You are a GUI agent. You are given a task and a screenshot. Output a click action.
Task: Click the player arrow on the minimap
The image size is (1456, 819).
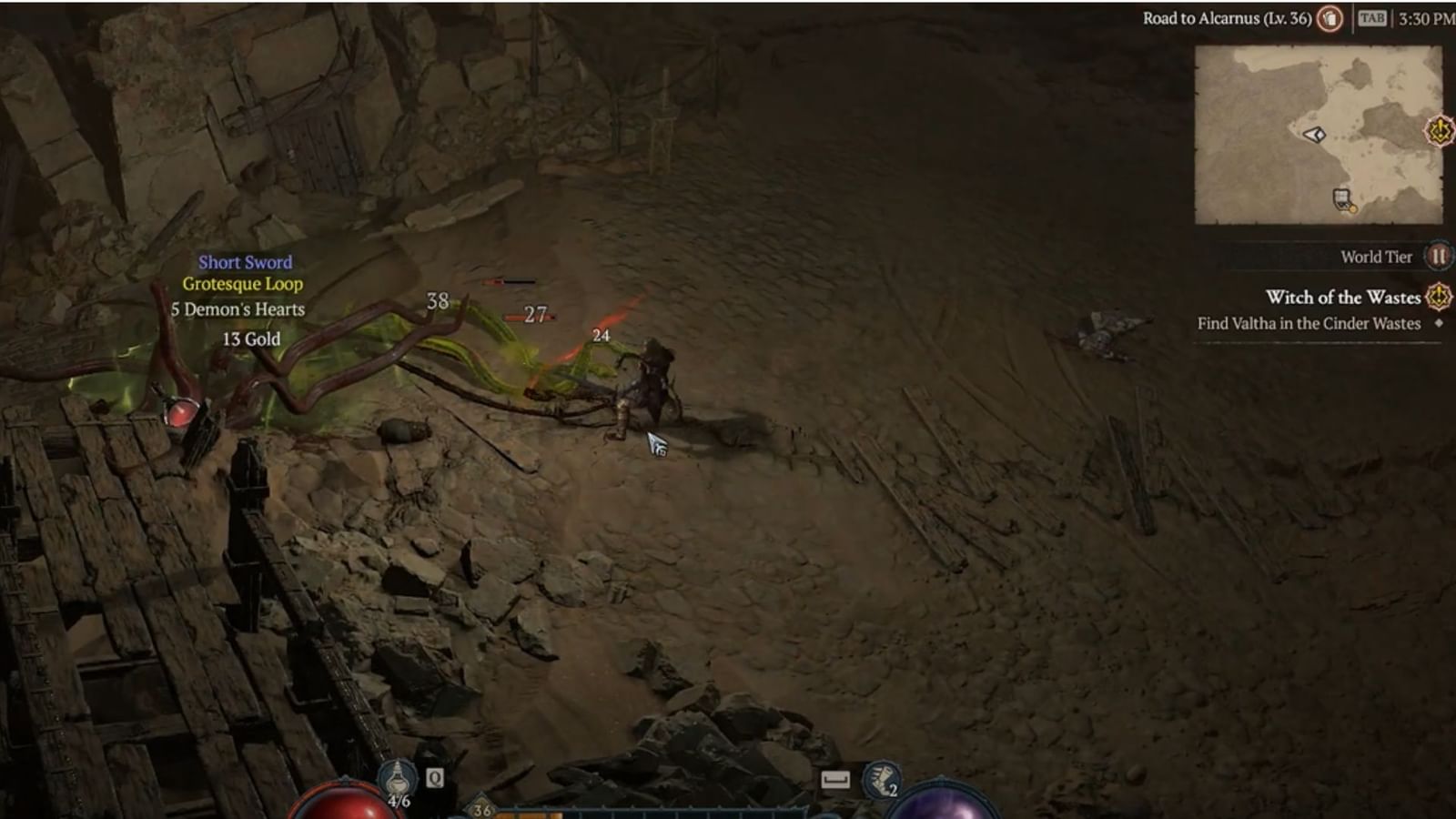1314,135
